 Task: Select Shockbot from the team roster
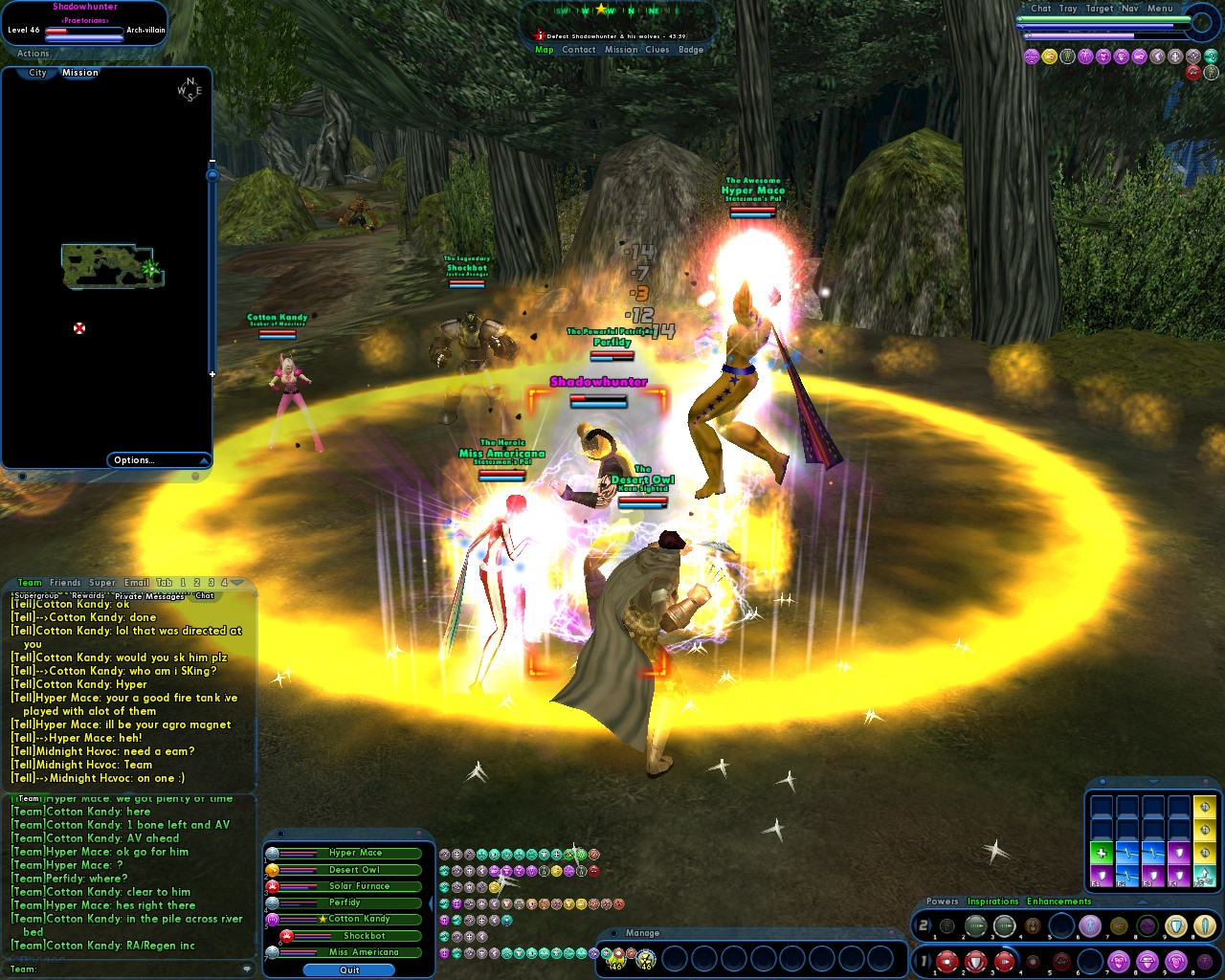click(365, 936)
